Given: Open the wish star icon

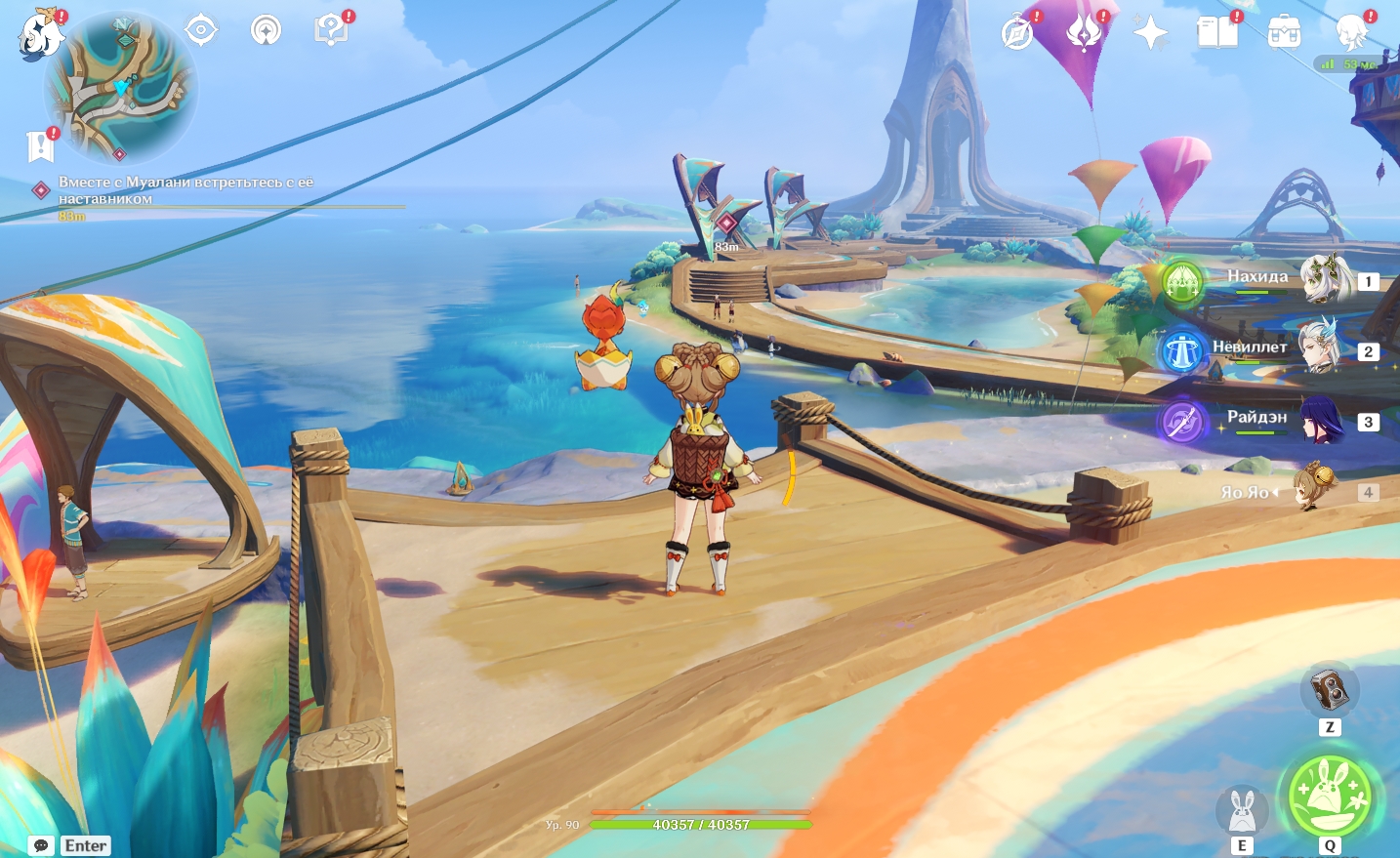Looking at the screenshot, I should click(x=1151, y=33).
